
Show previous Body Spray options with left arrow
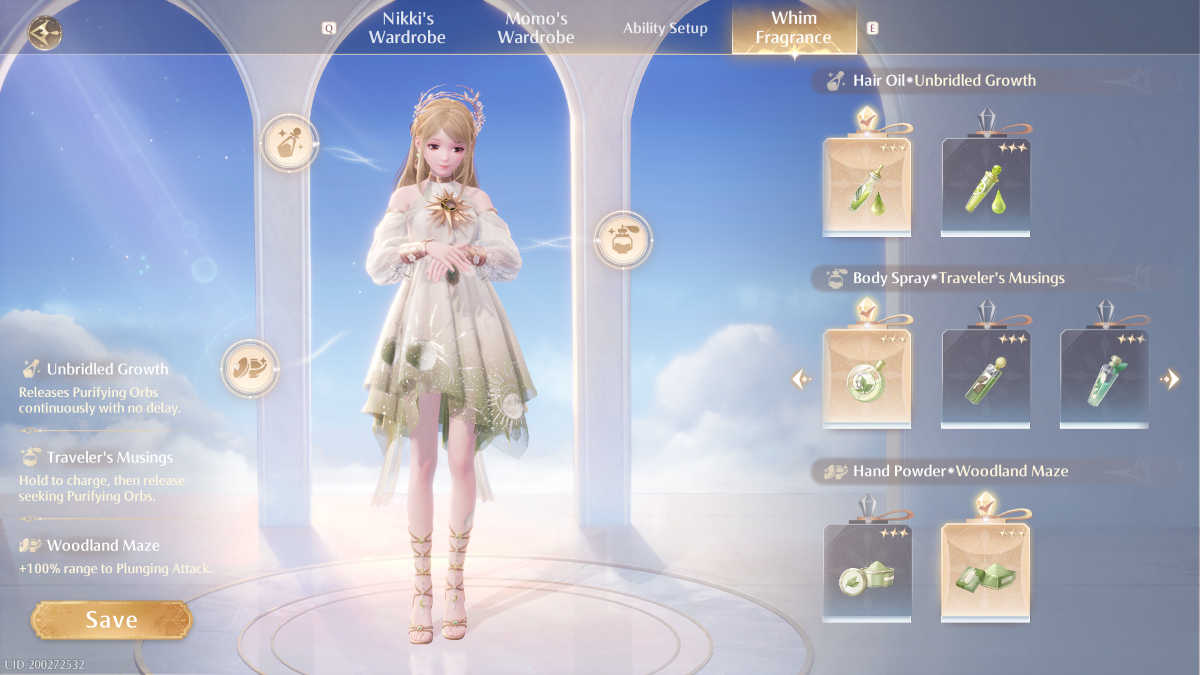(x=802, y=379)
